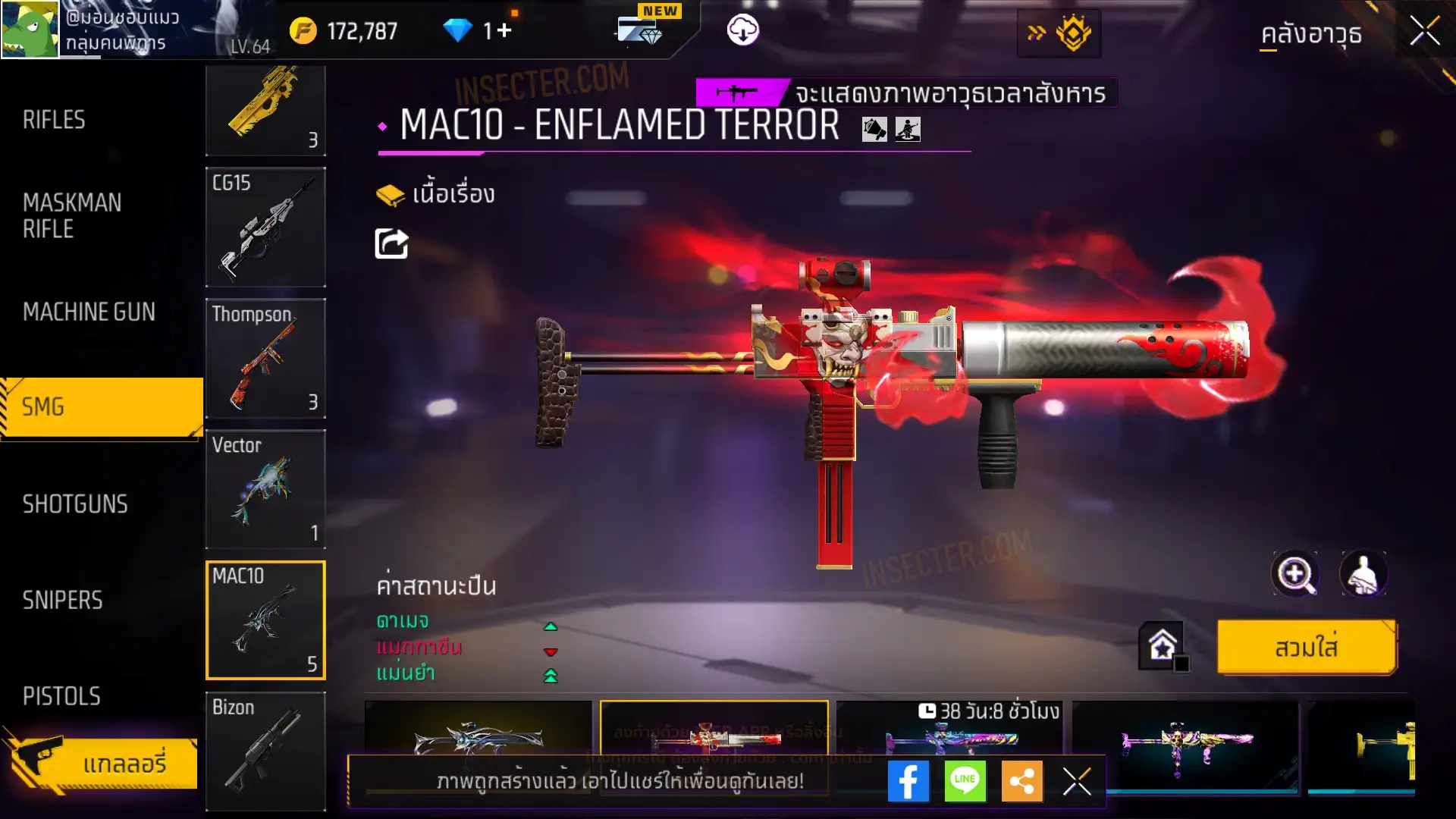This screenshot has width=1456, height=819.
Task: Open the magnifier zoom view of the weapon
Action: point(1294,574)
